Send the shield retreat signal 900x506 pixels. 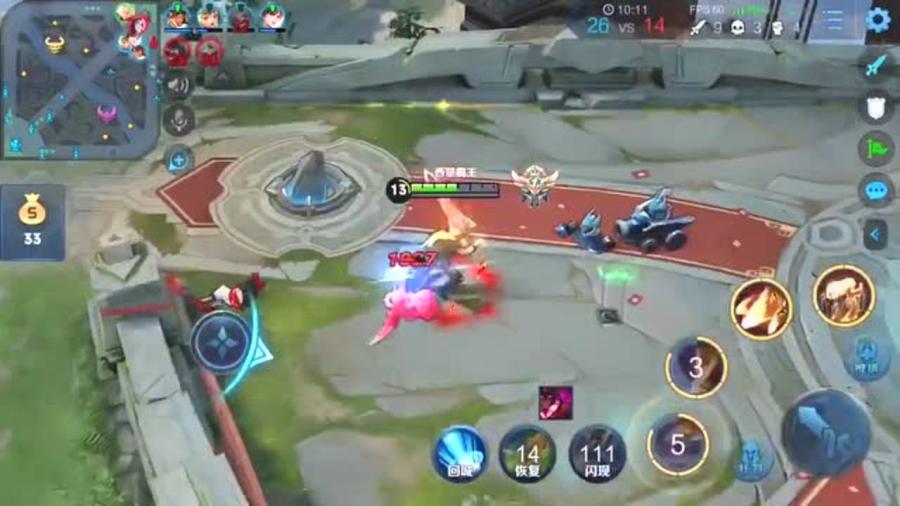(876, 107)
